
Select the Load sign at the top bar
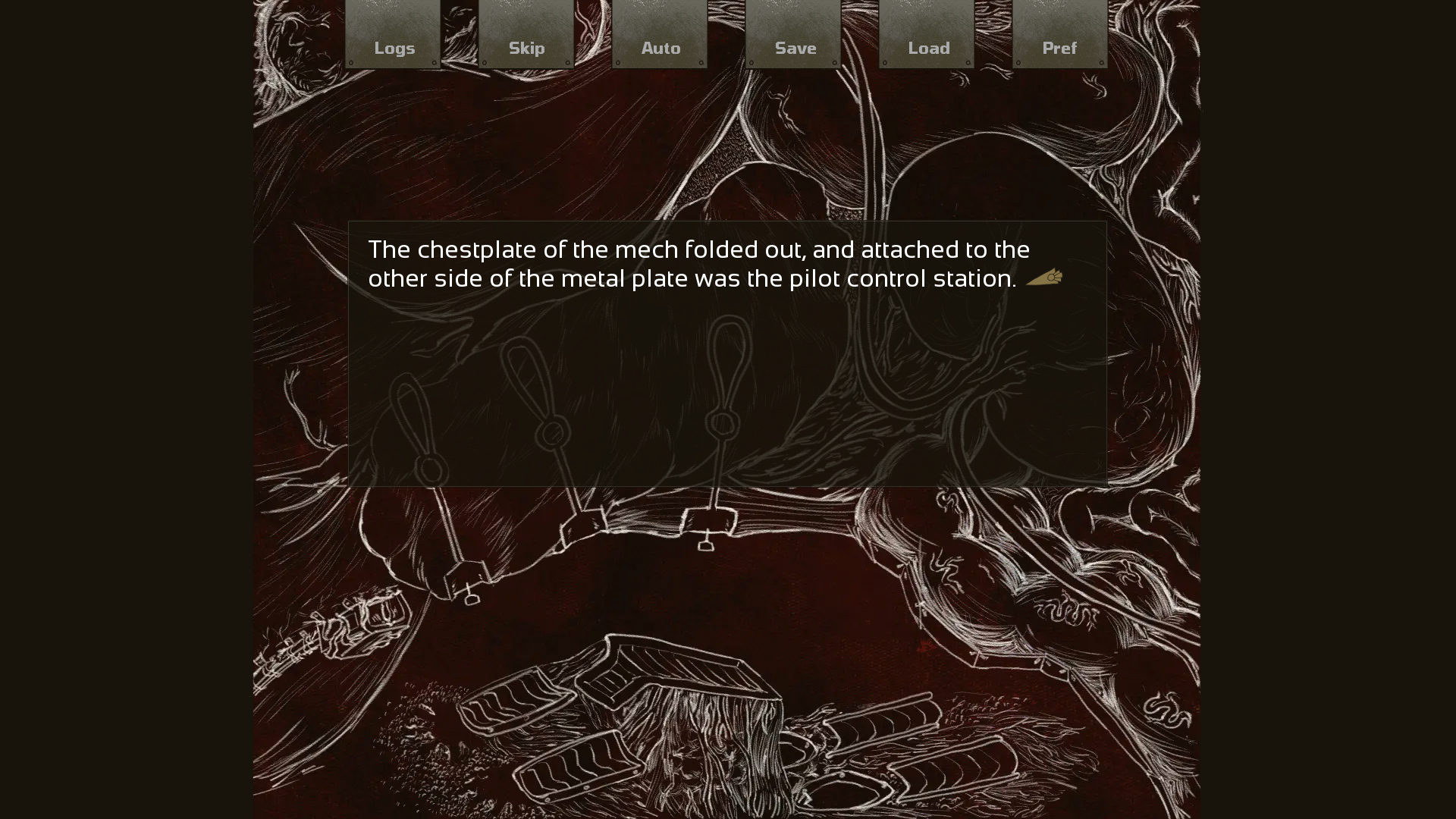point(928,34)
